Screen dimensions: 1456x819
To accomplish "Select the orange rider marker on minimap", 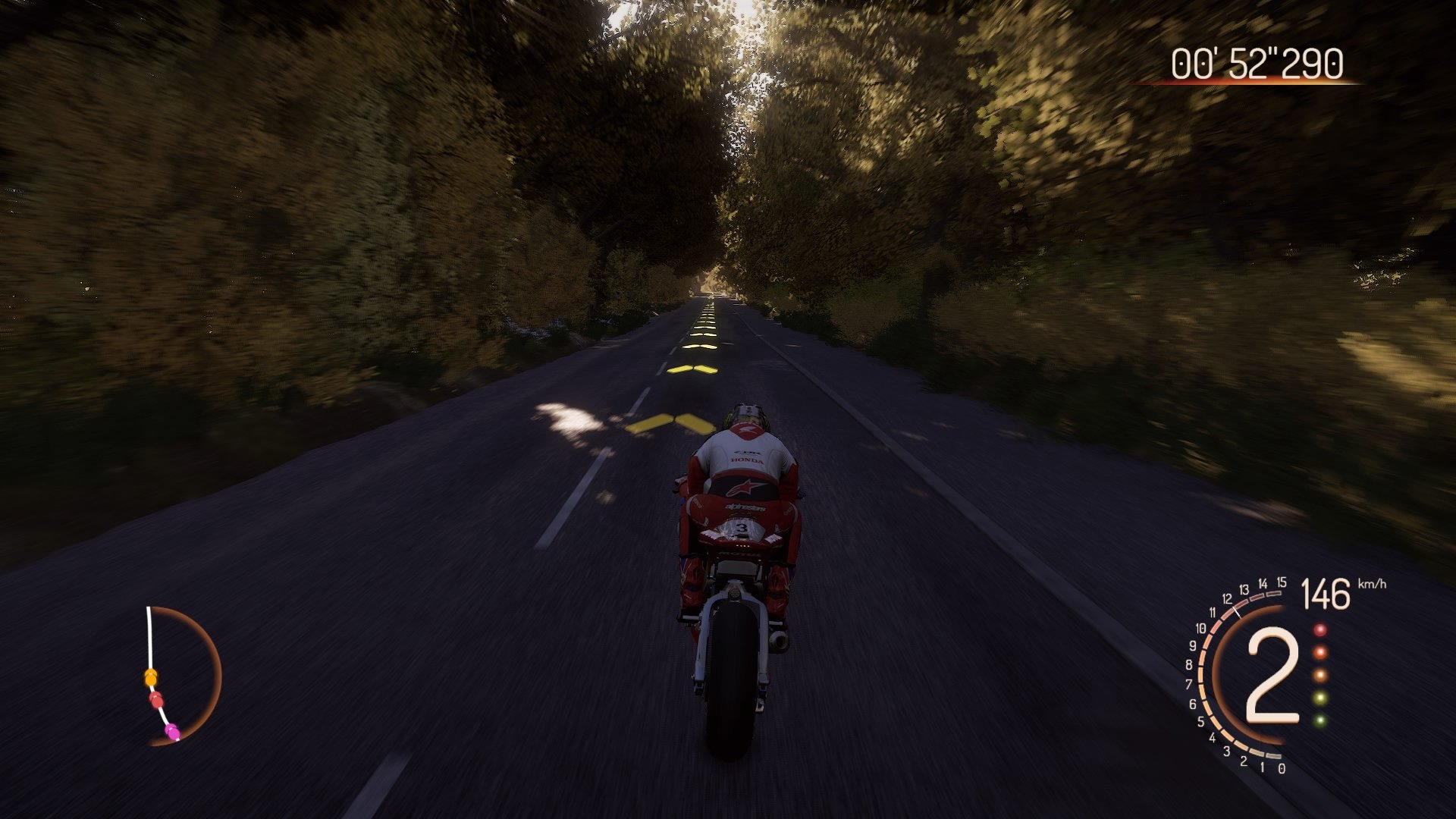I will tap(151, 677).
